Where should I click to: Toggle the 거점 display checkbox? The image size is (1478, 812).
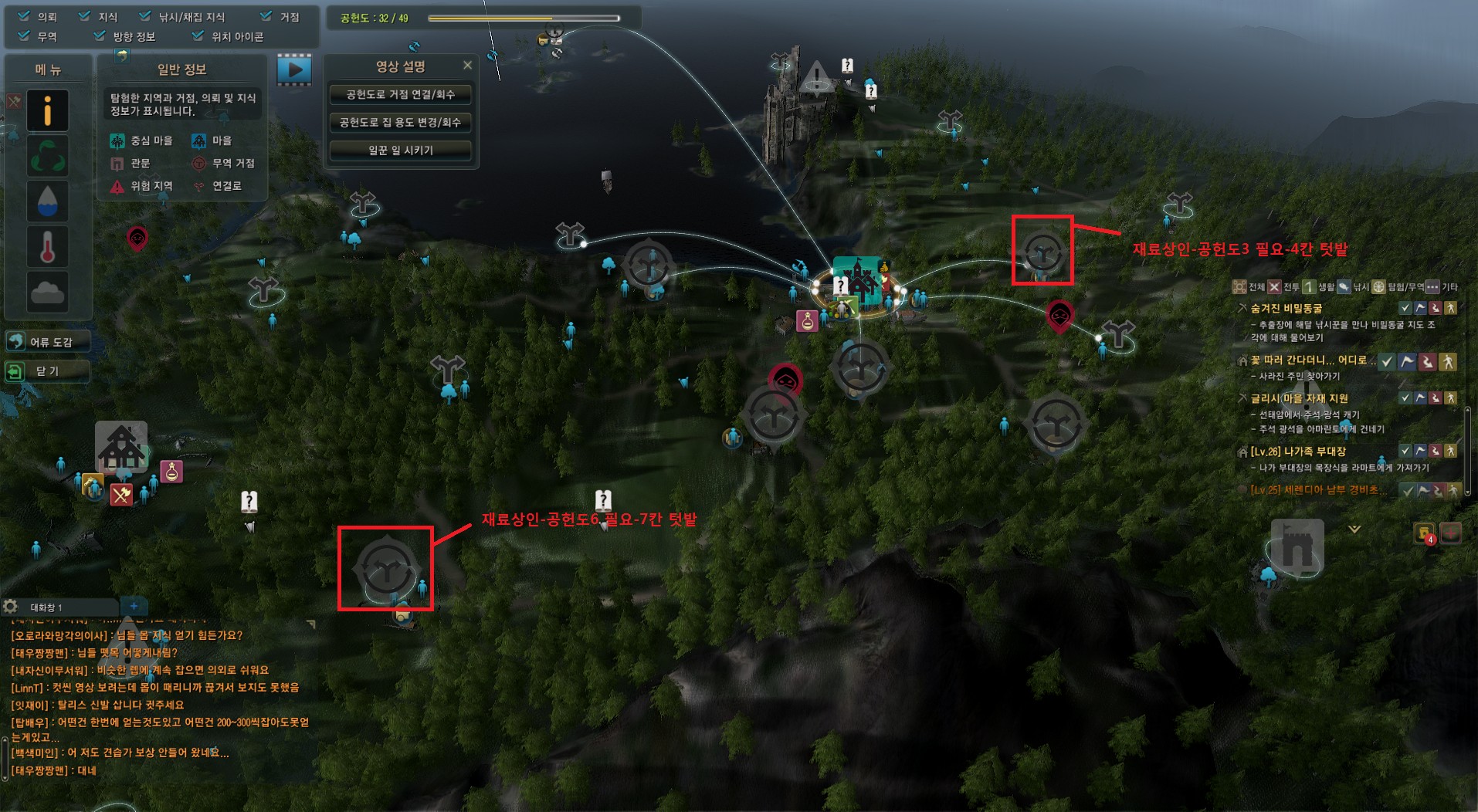click(x=266, y=16)
